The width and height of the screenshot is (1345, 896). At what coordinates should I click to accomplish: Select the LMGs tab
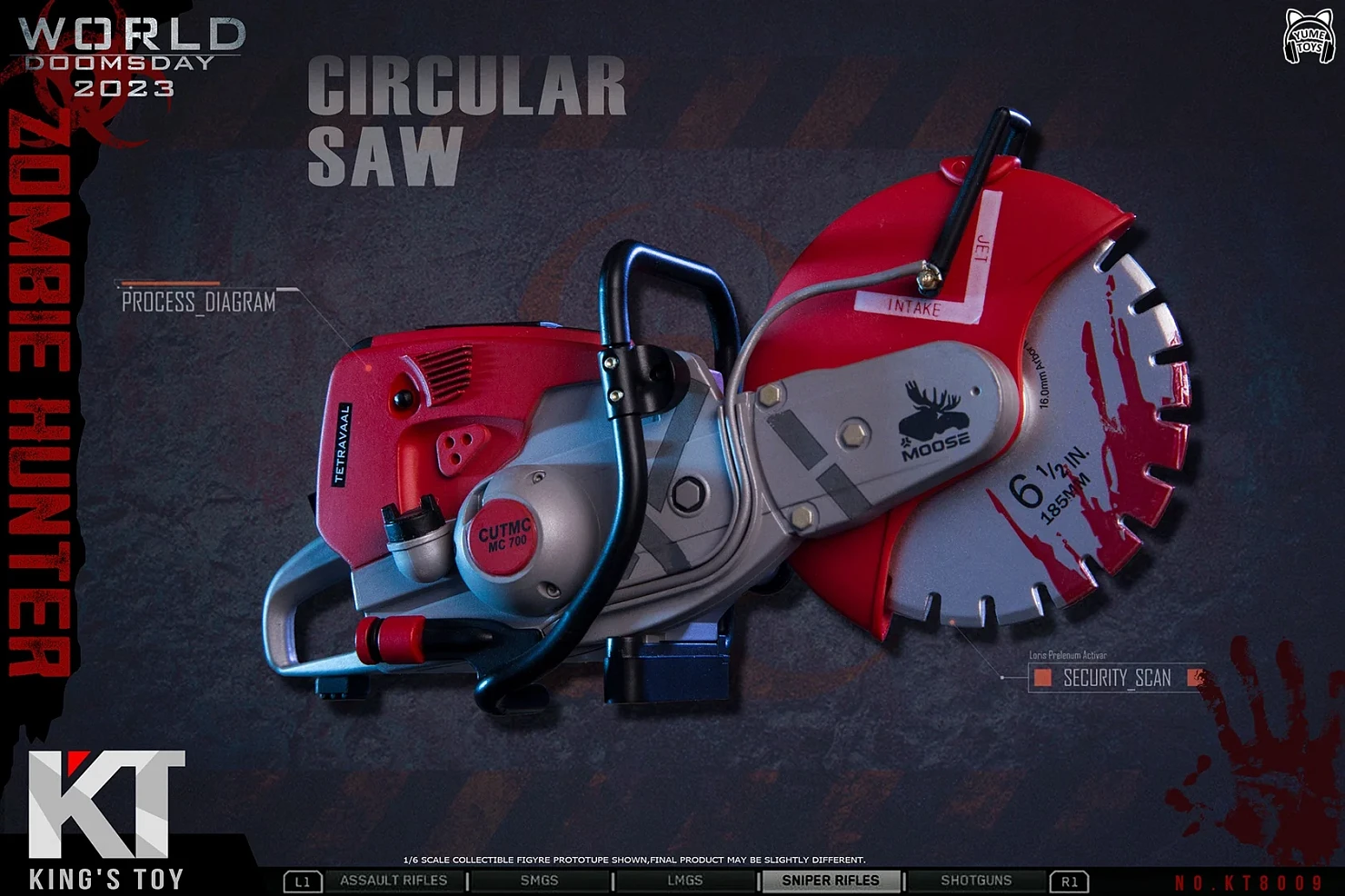pos(684,881)
